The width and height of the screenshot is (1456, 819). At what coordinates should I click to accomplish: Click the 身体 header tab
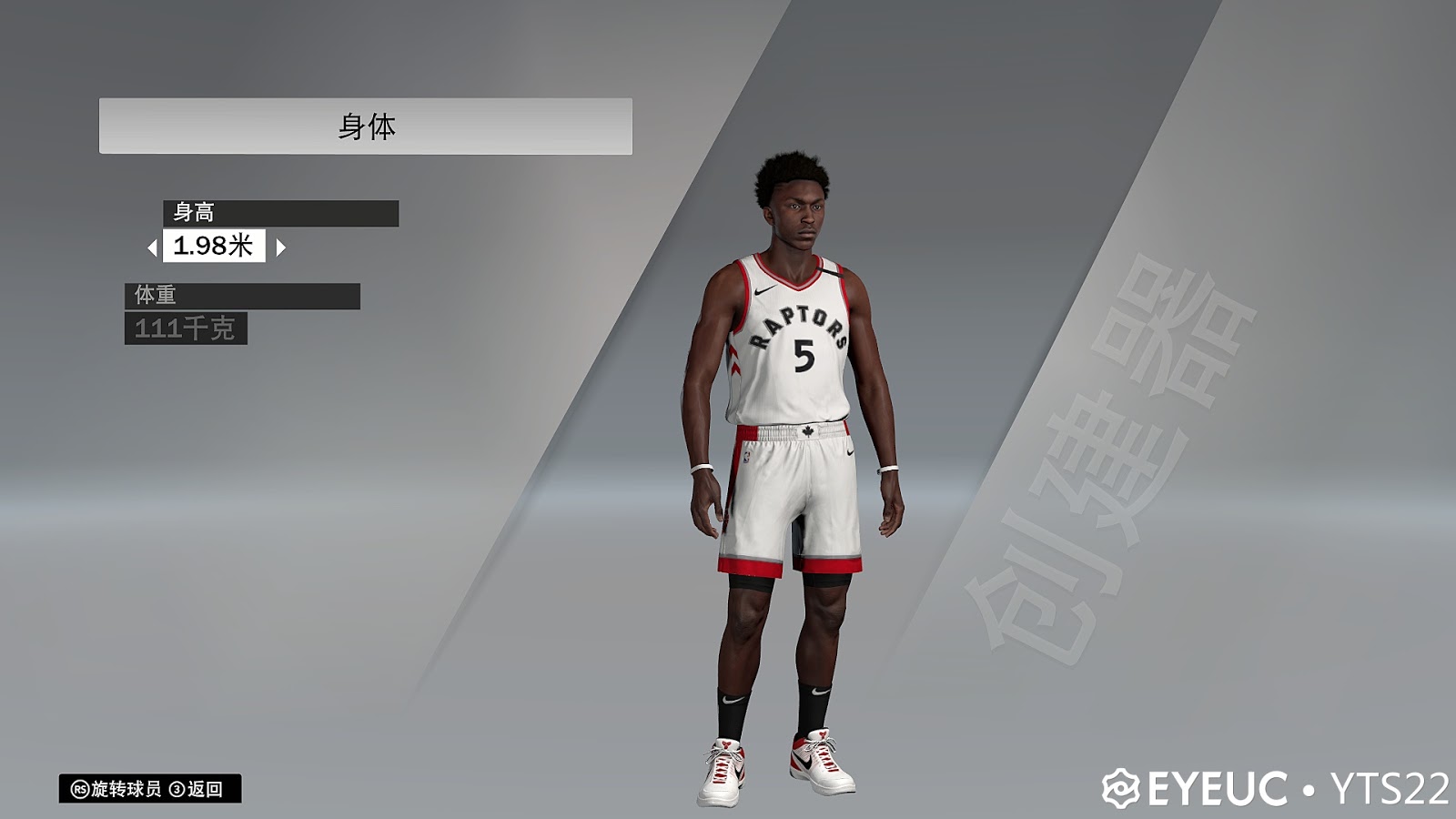pyautogui.click(x=369, y=123)
